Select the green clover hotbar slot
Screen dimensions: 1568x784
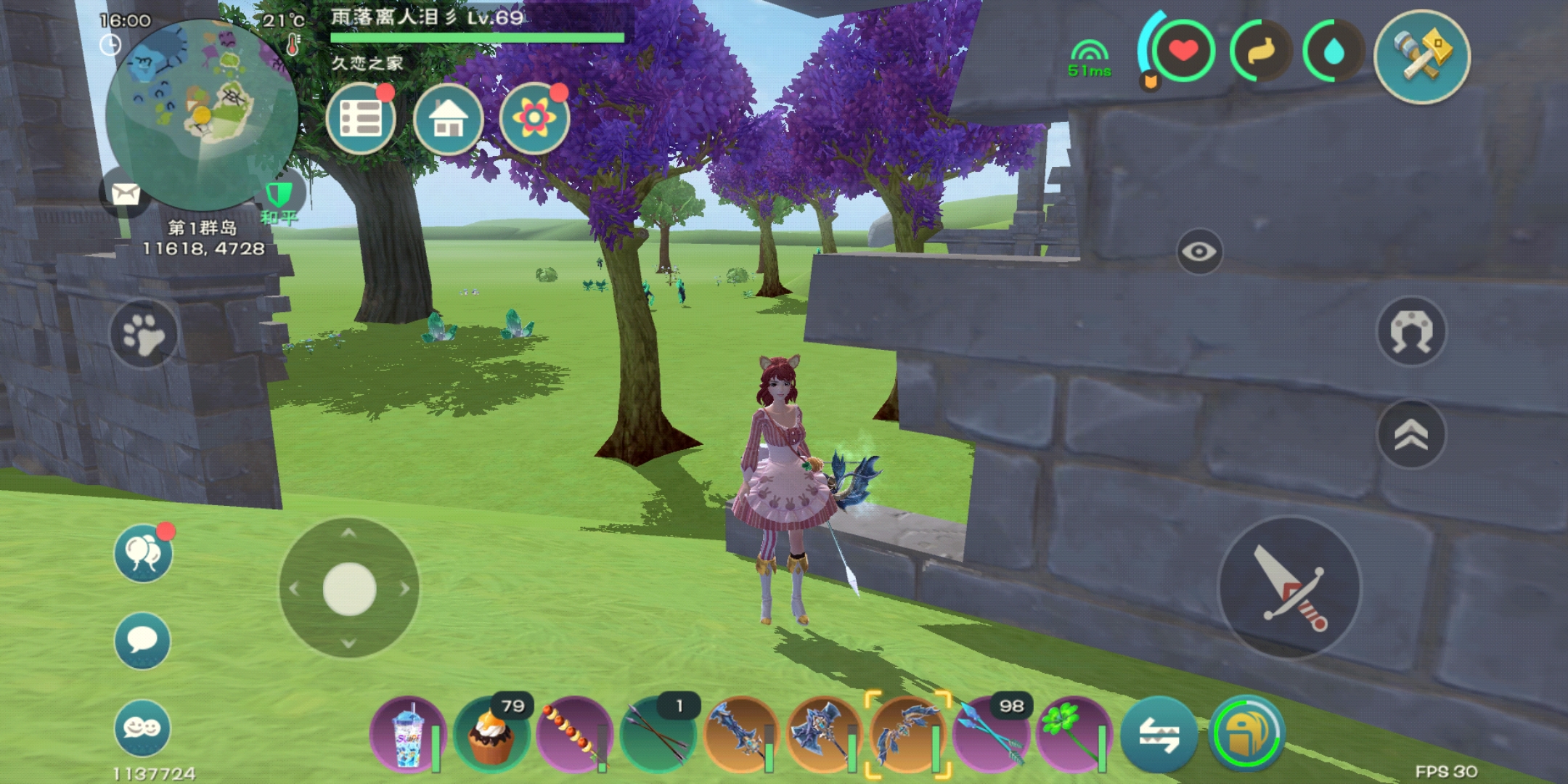[1073, 735]
